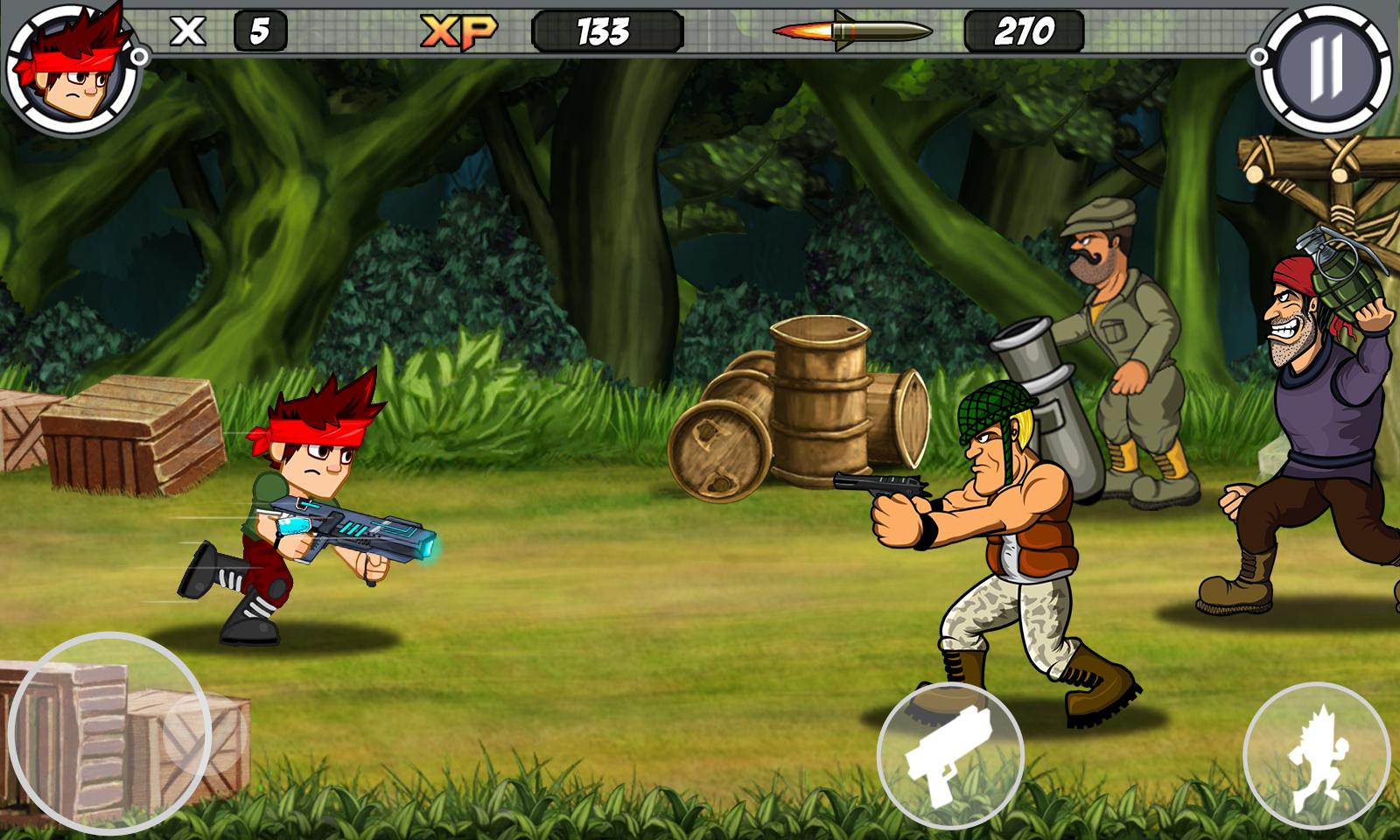The width and height of the screenshot is (1400, 840).
Task: Pause the game with the pause button
Action: [x=1326, y=71]
